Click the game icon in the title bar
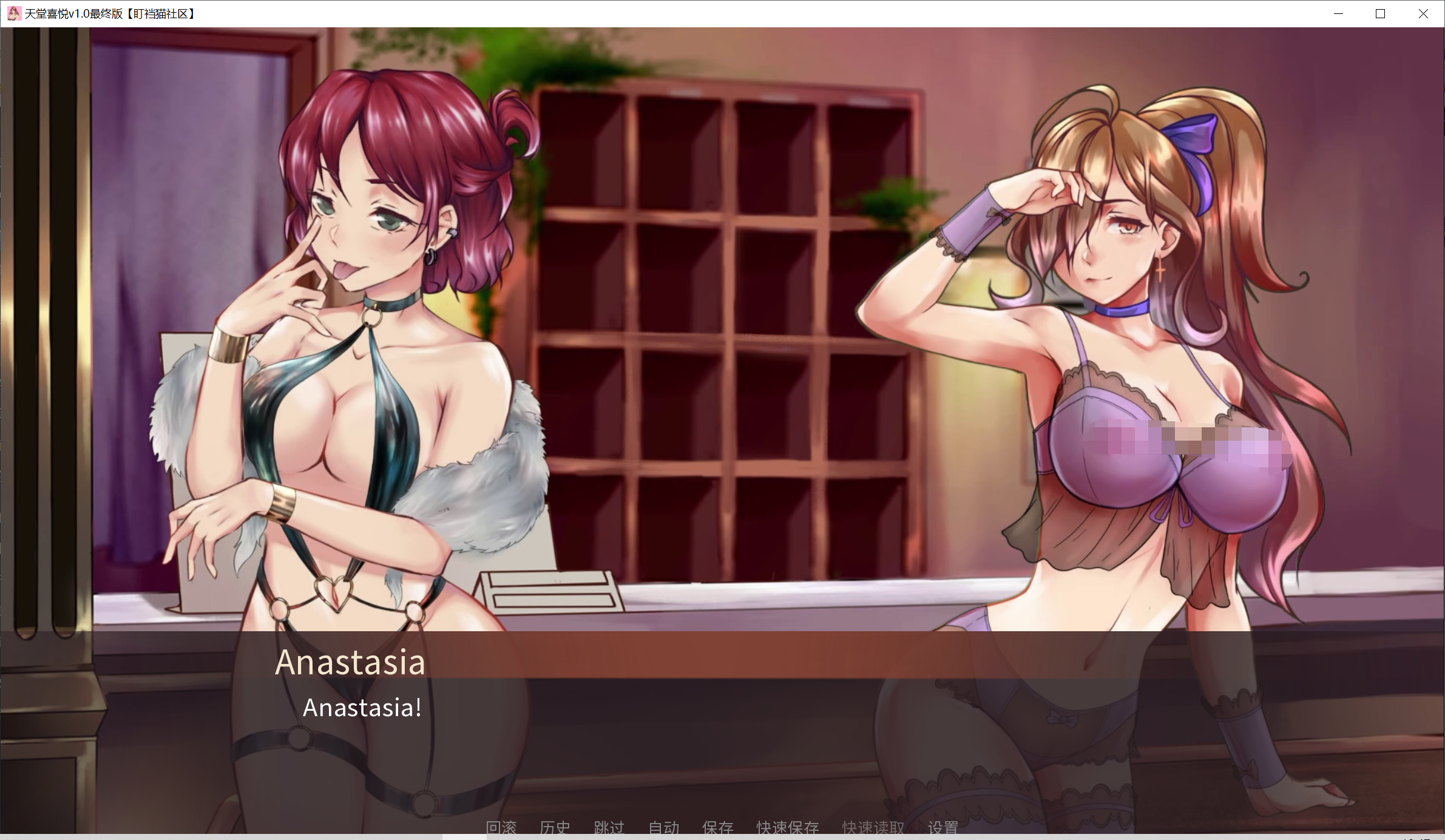 pyautogui.click(x=15, y=13)
